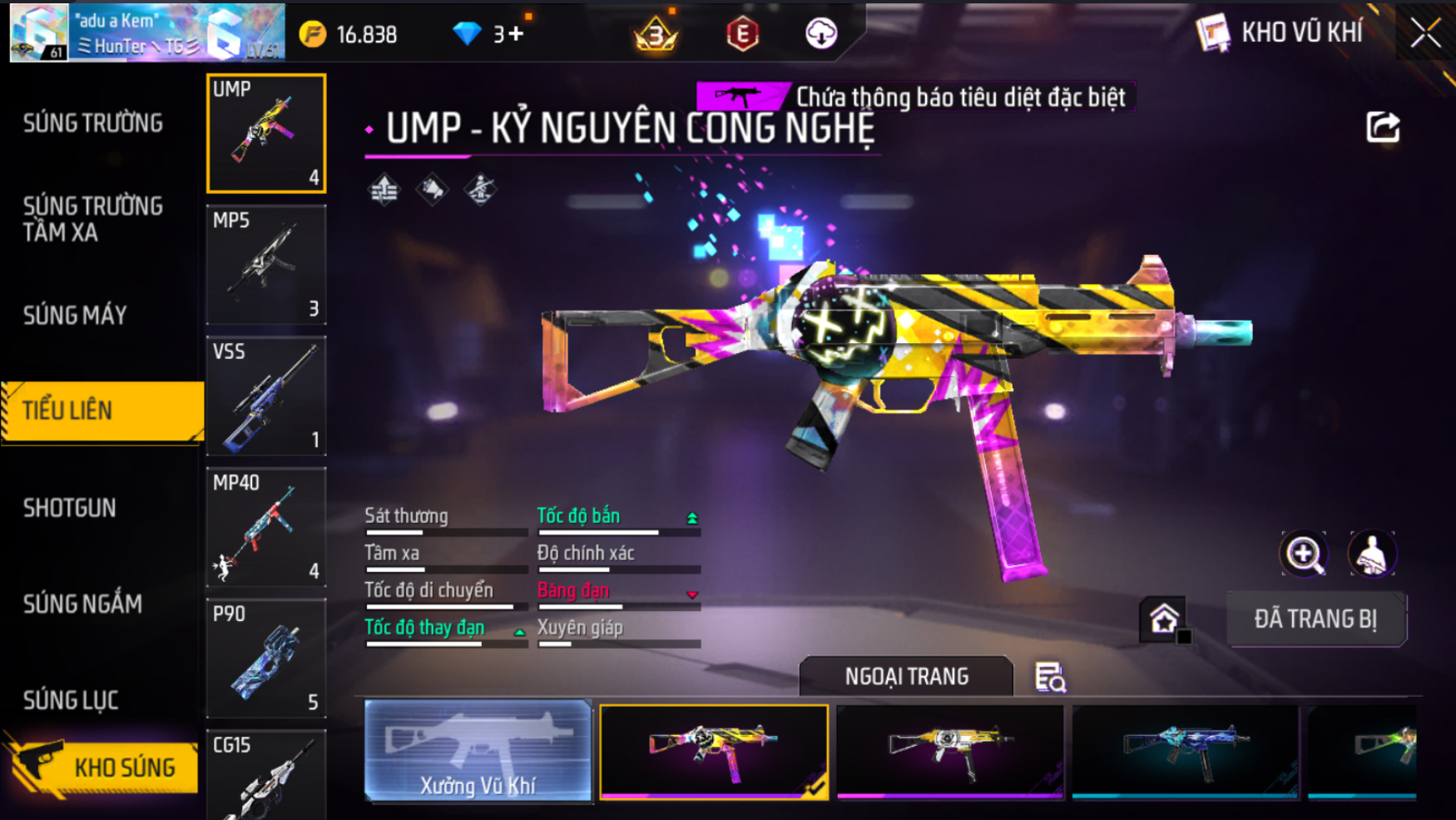Switch to Súng Trường Tầm Xa category
The width and height of the screenshot is (1456, 820).
(93, 219)
